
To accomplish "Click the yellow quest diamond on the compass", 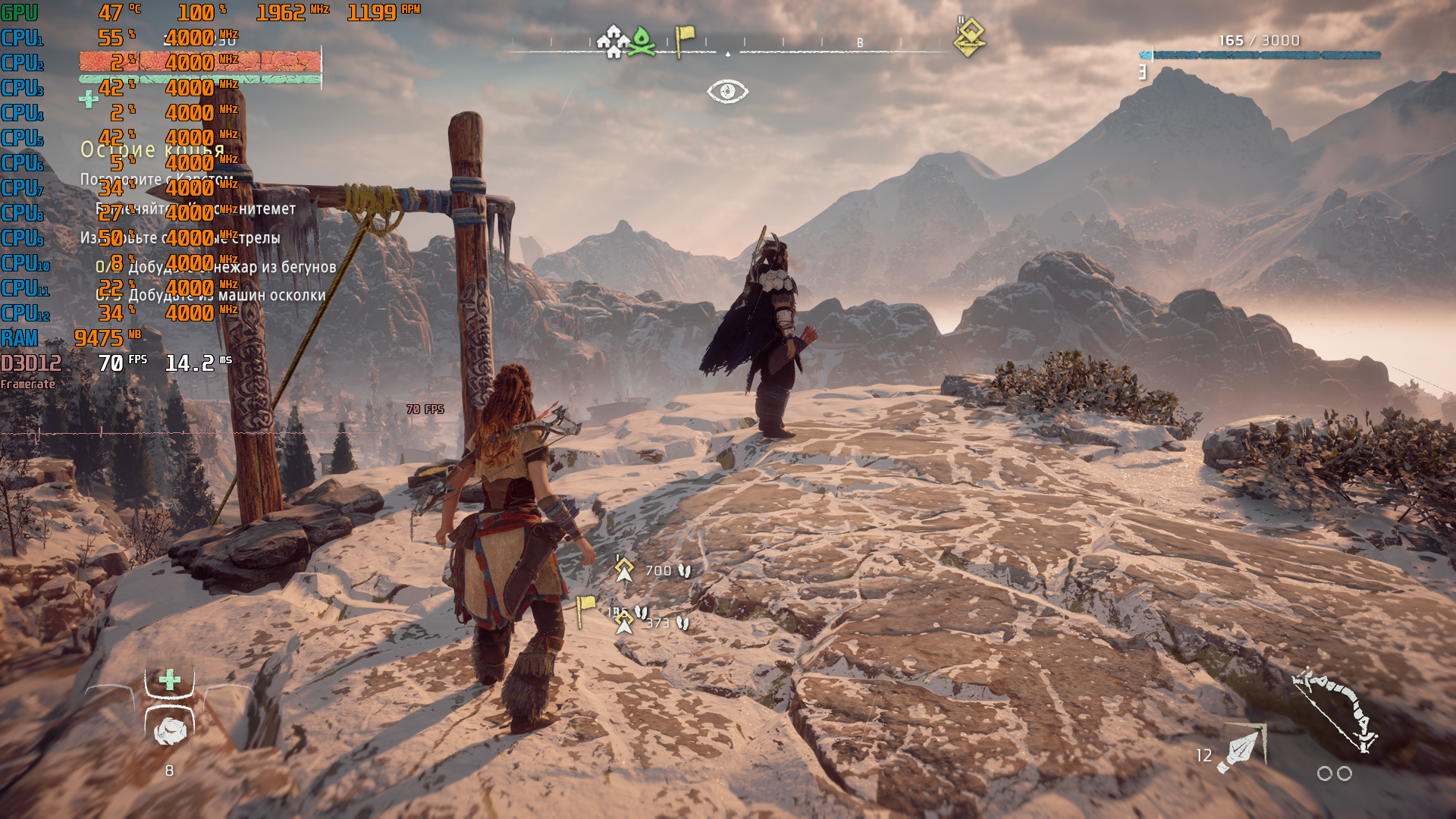I will tap(969, 38).
